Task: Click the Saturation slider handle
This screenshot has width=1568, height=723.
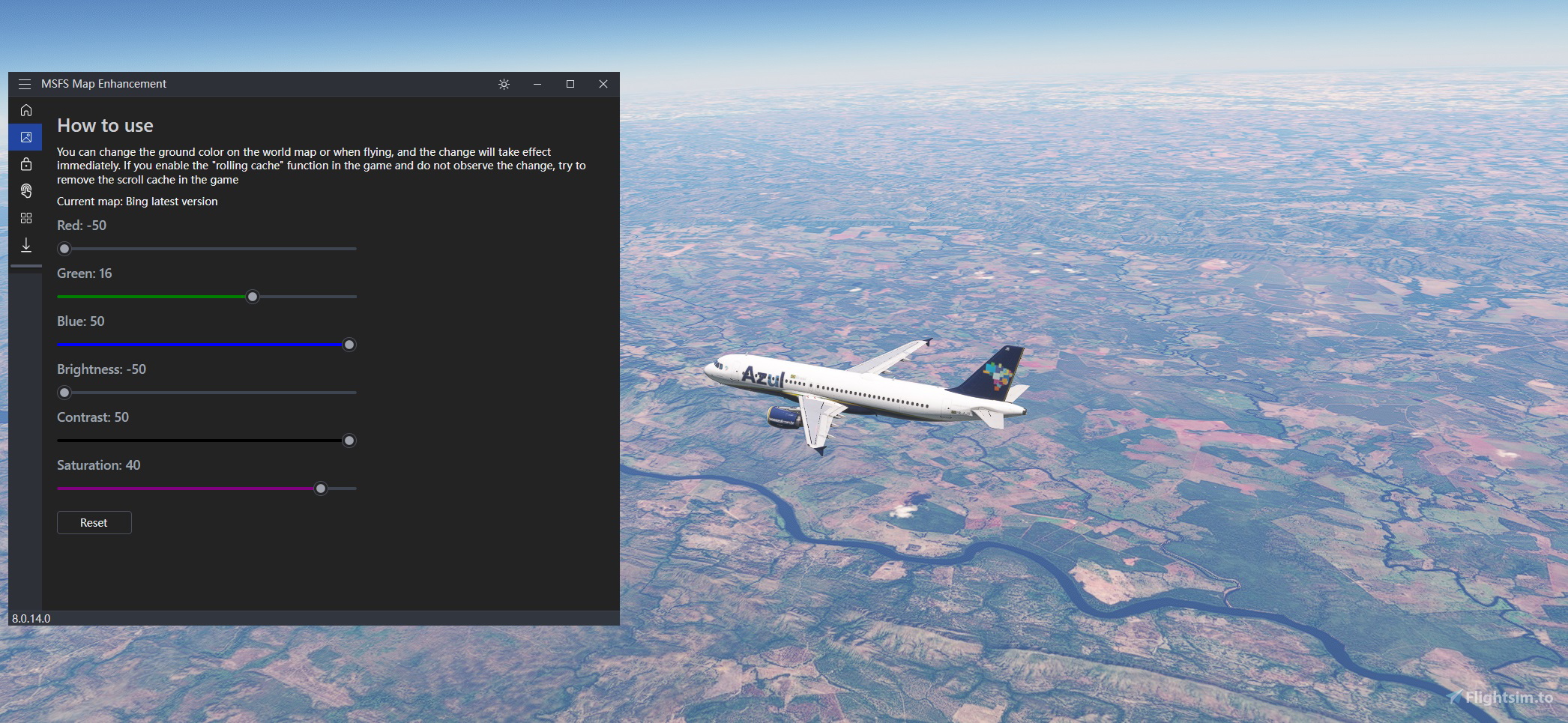Action: [321, 488]
